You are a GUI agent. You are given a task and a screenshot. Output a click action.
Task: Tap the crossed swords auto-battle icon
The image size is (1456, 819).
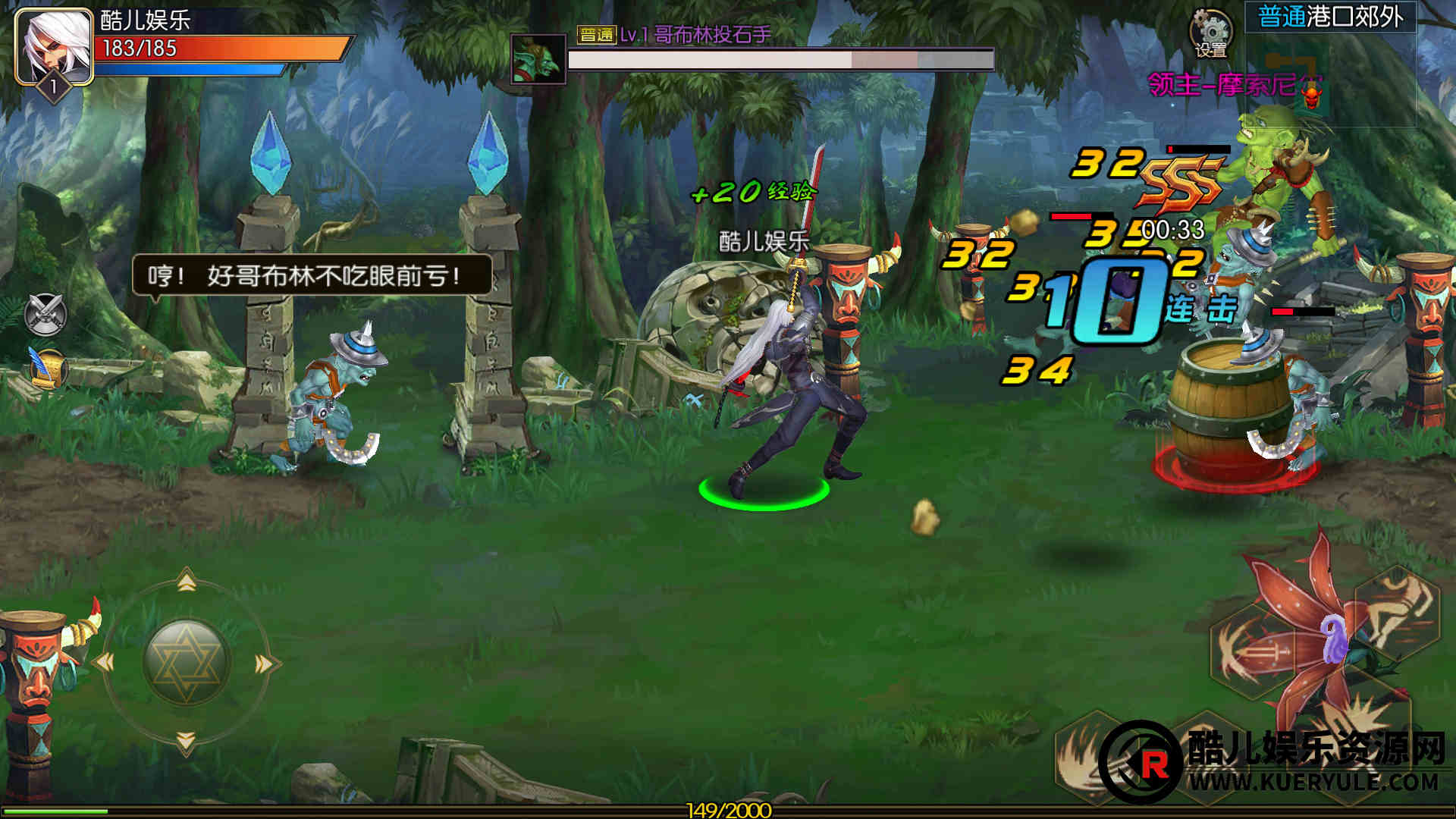point(45,314)
